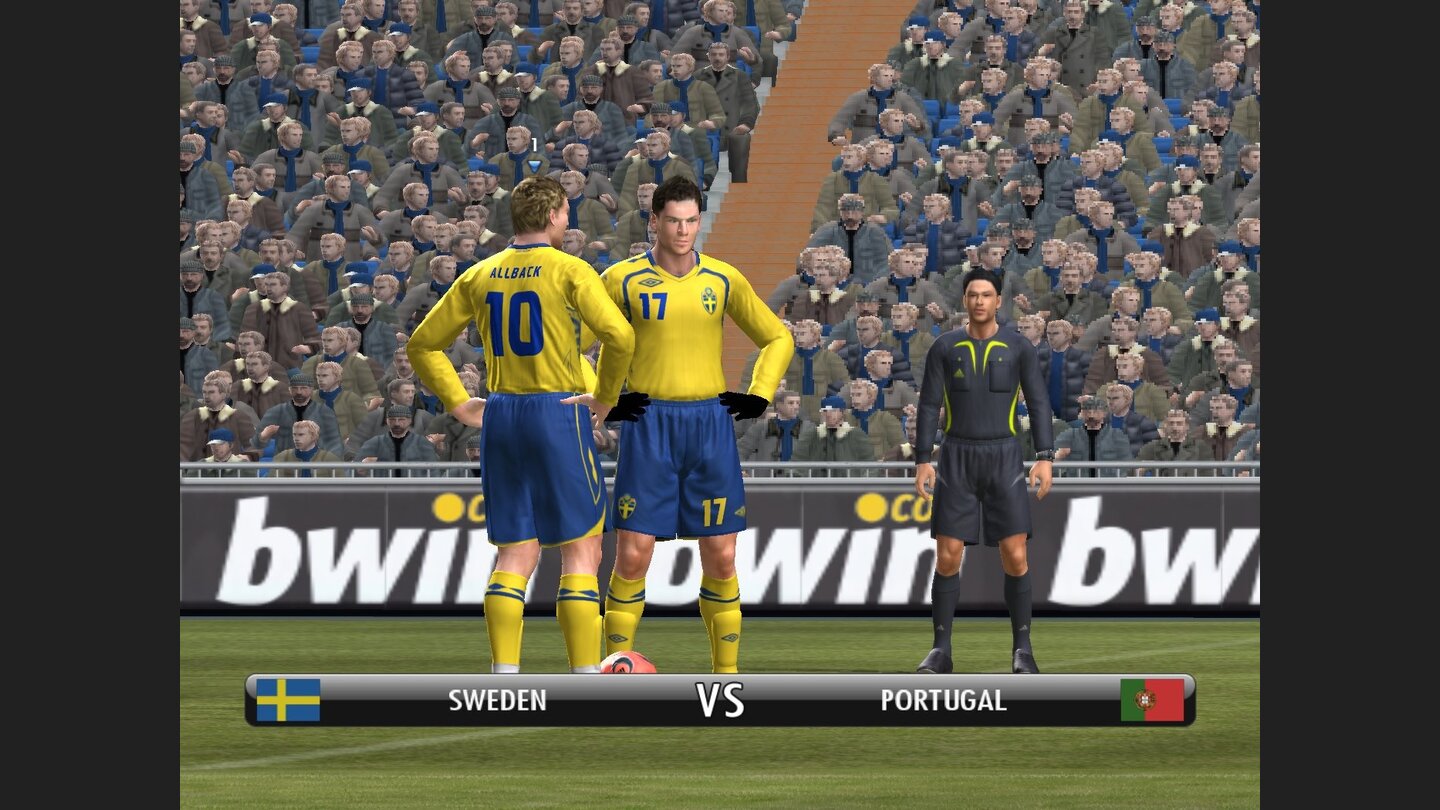Click the adidas logo on the referee's shirt
Image resolution: width=1440 pixels, height=810 pixels.
[x=959, y=372]
